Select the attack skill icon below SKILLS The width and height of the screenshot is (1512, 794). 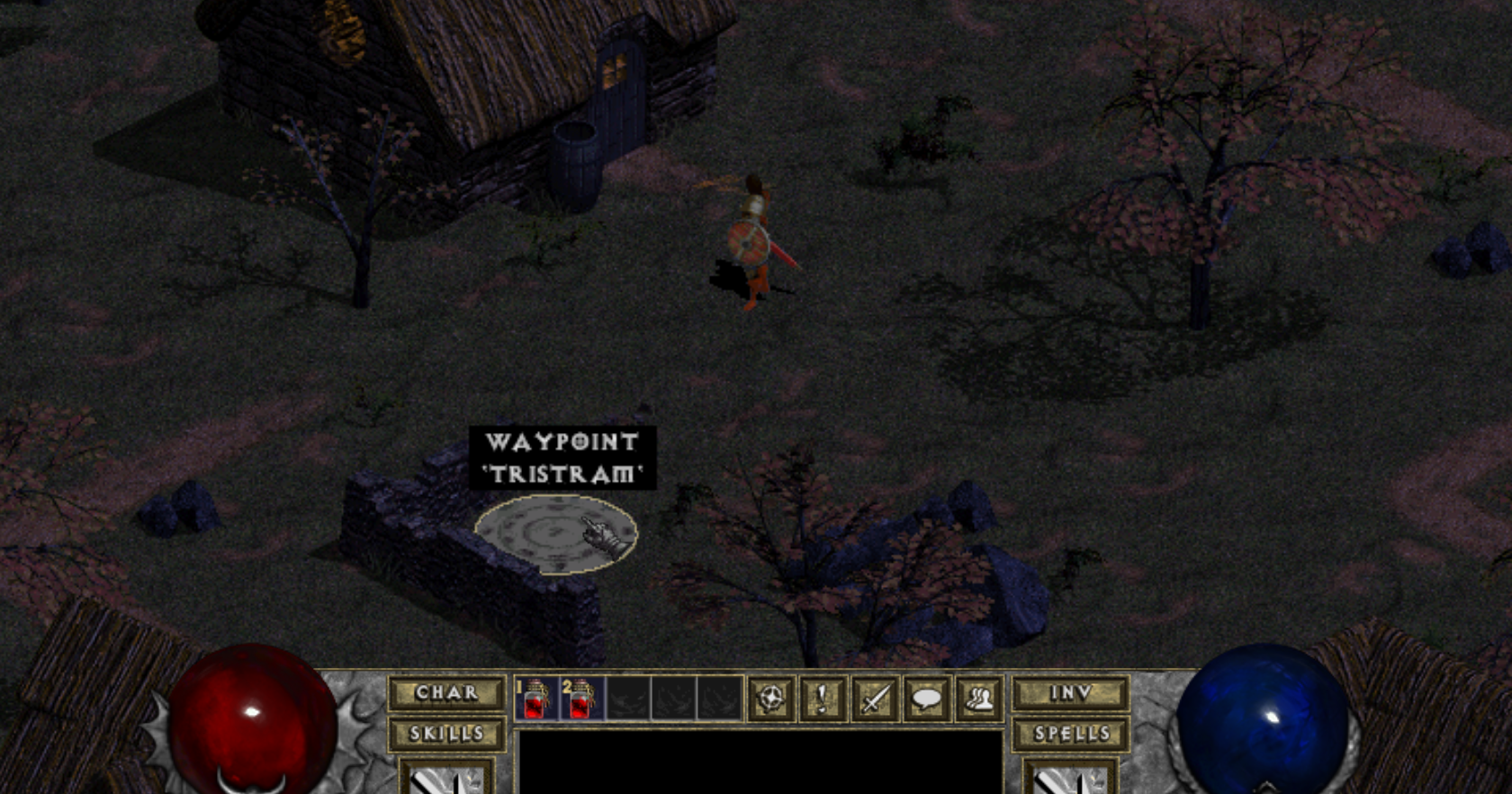pos(446,778)
